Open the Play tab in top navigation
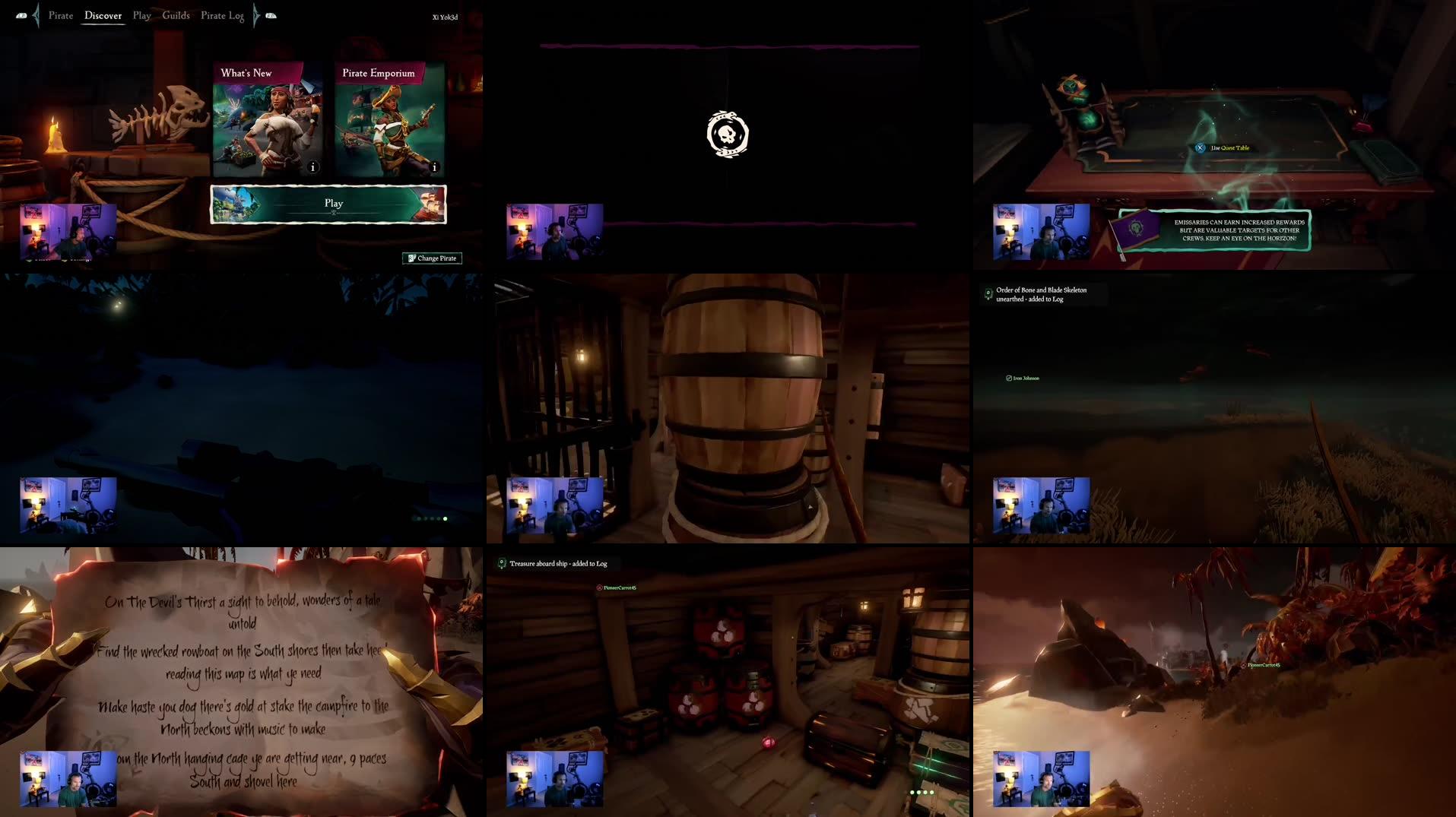Viewport: 1456px width, 817px height. 141,15
